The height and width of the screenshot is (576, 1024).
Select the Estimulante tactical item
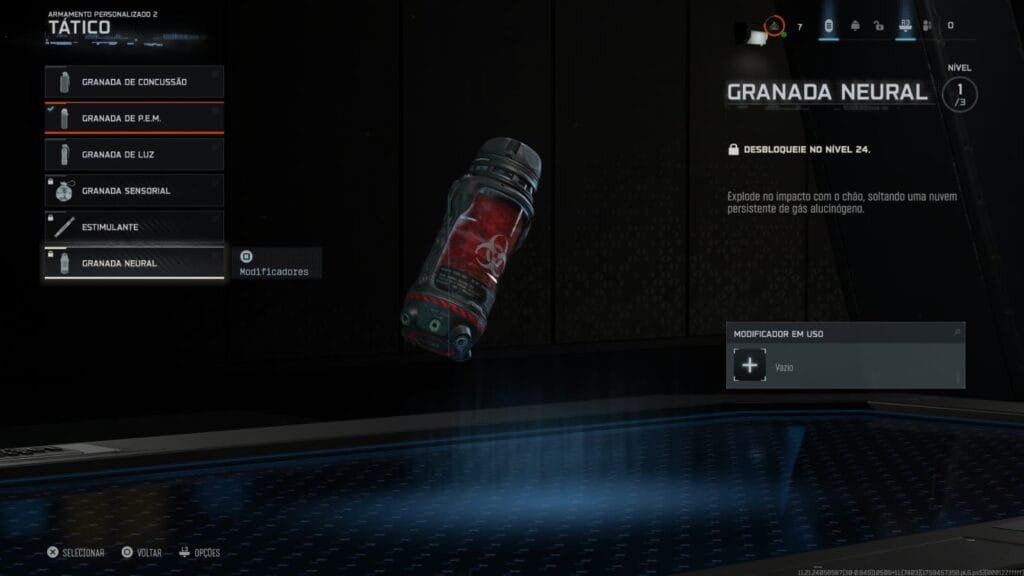134,227
